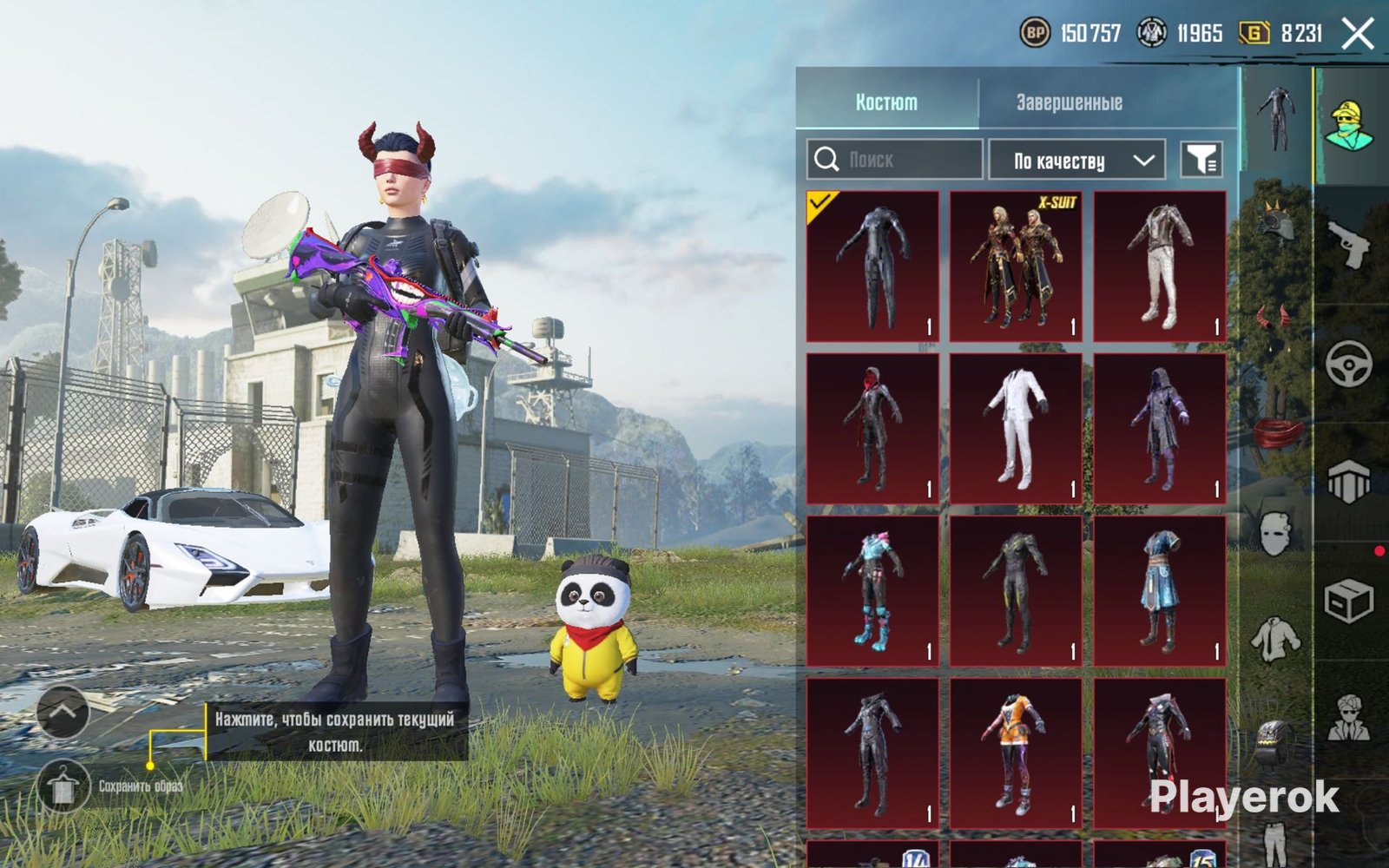Viewport: 1389px width, 868px height.
Task: Switch to the Завершенные tab
Action: [1070, 102]
